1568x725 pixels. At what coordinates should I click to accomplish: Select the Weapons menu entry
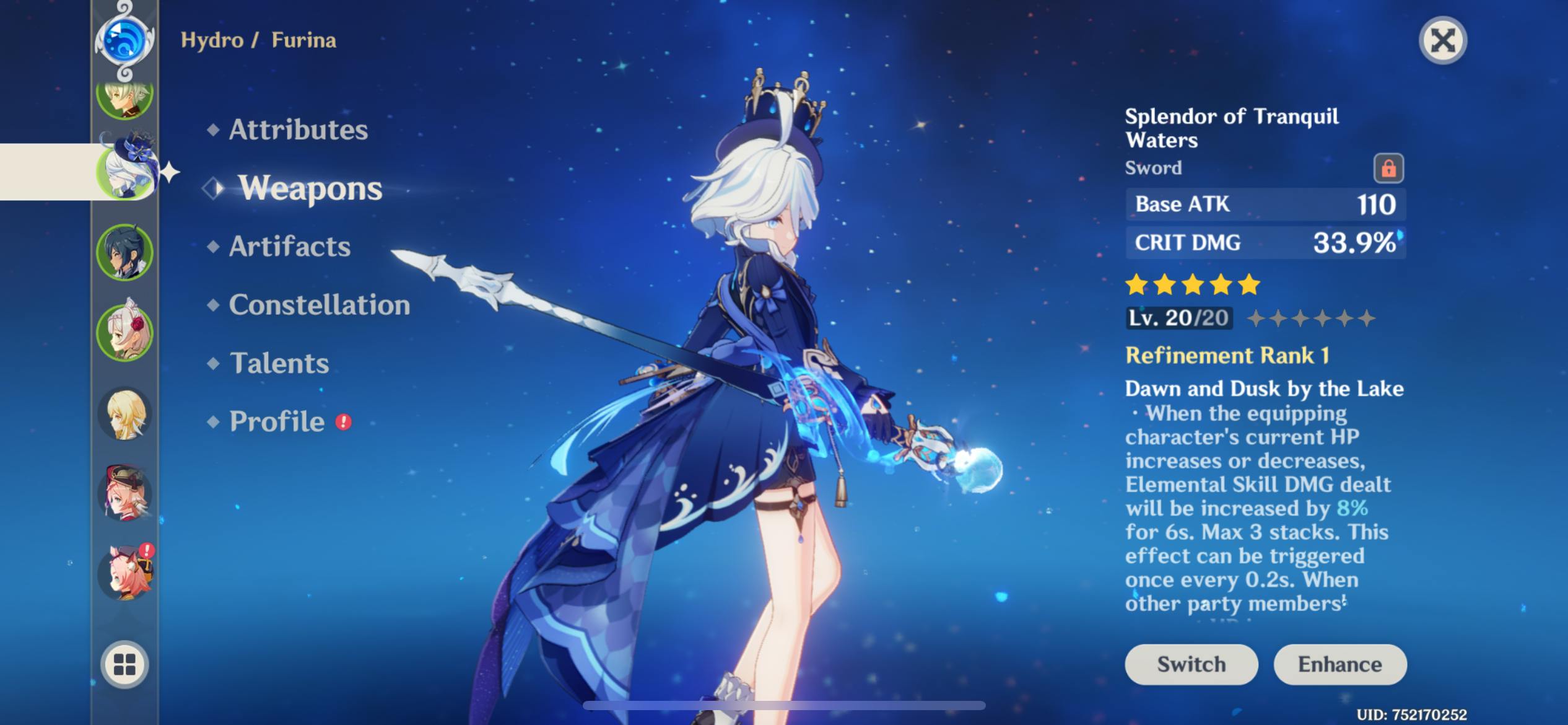pos(310,188)
